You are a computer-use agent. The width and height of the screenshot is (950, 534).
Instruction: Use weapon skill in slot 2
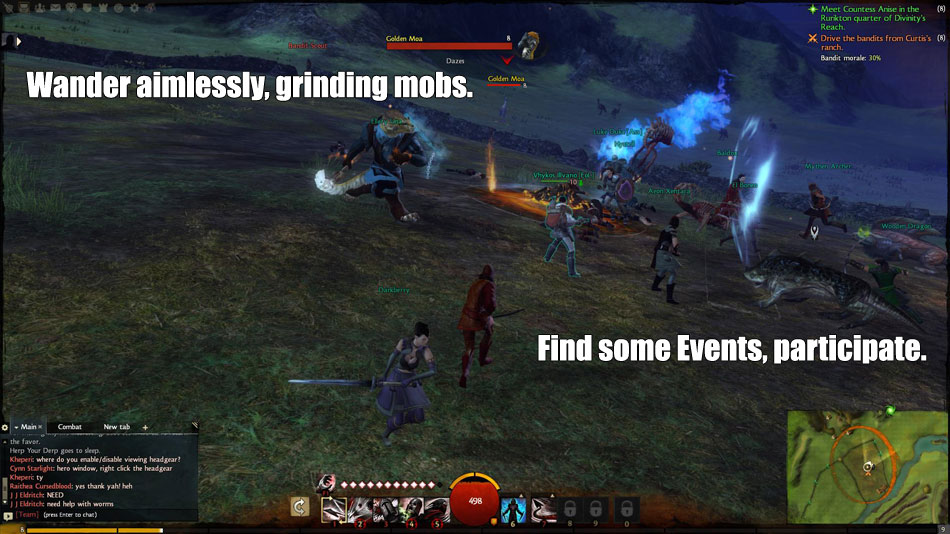coord(360,508)
